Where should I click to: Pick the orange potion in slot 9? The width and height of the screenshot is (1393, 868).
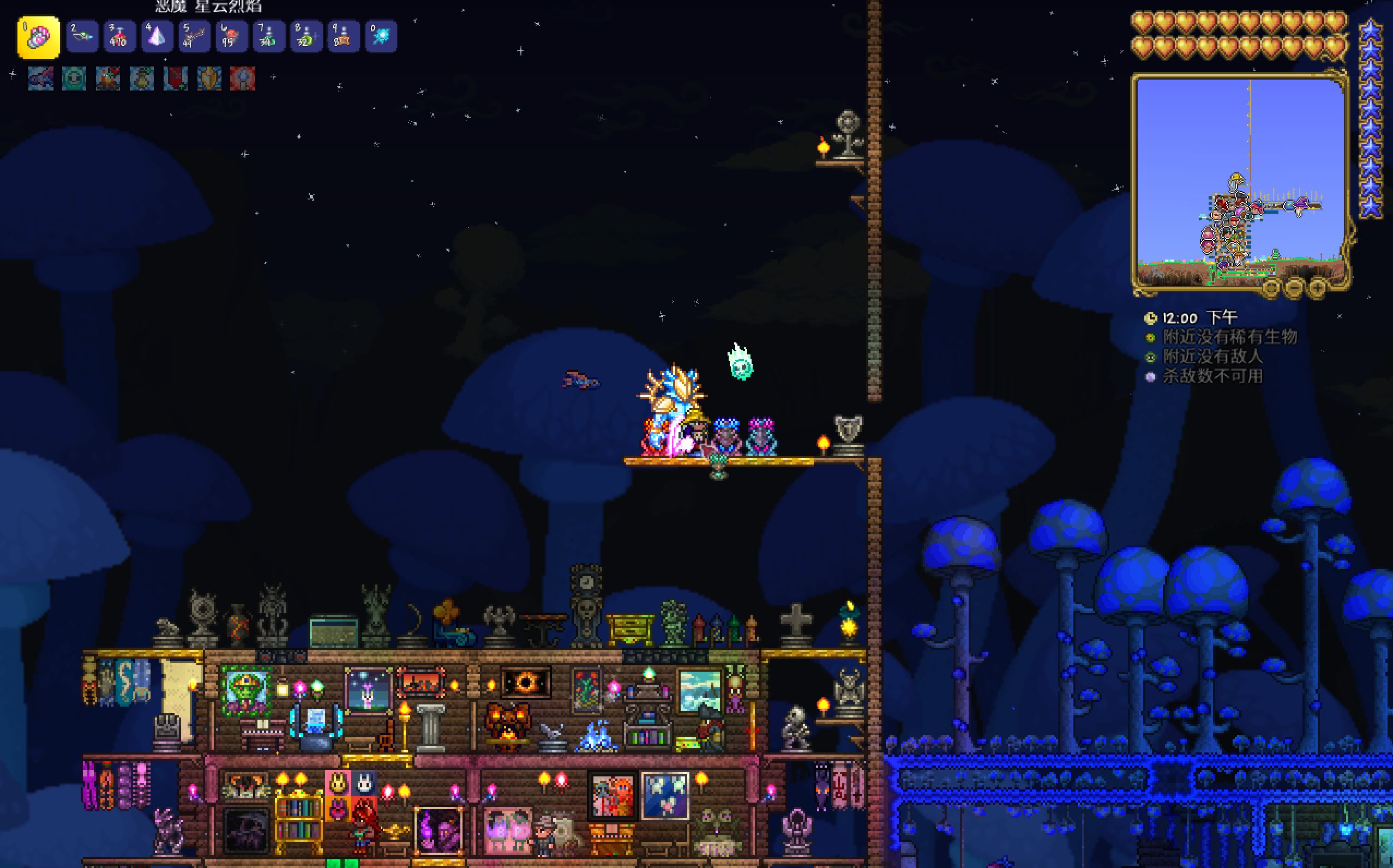point(344,37)
